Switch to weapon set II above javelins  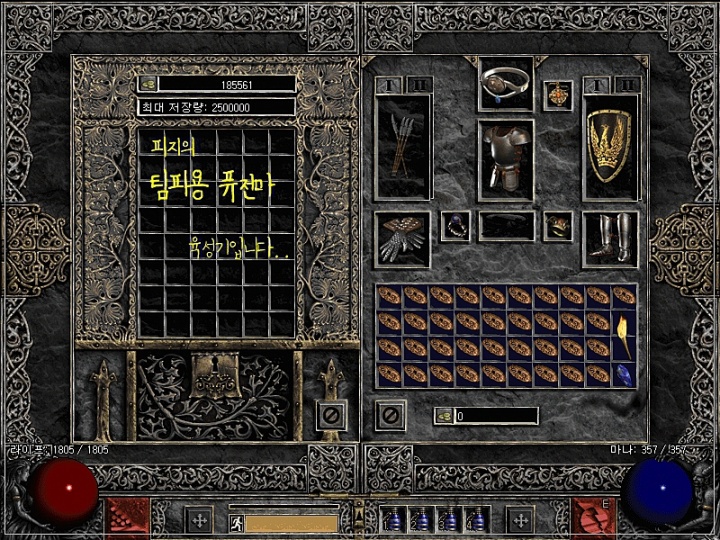(x=419, y=85)
